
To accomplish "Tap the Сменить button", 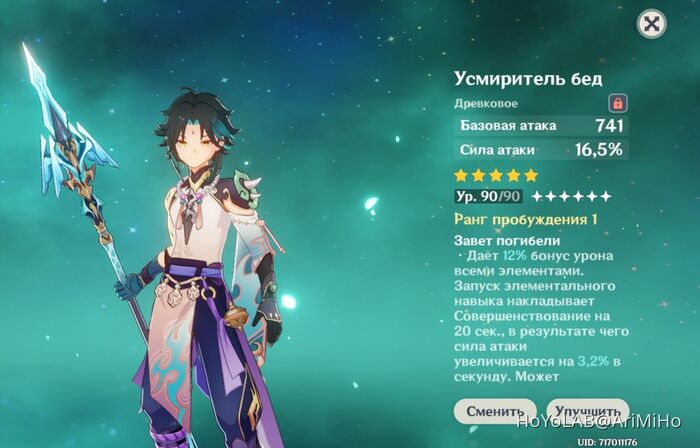I will (x=494, y=411).
